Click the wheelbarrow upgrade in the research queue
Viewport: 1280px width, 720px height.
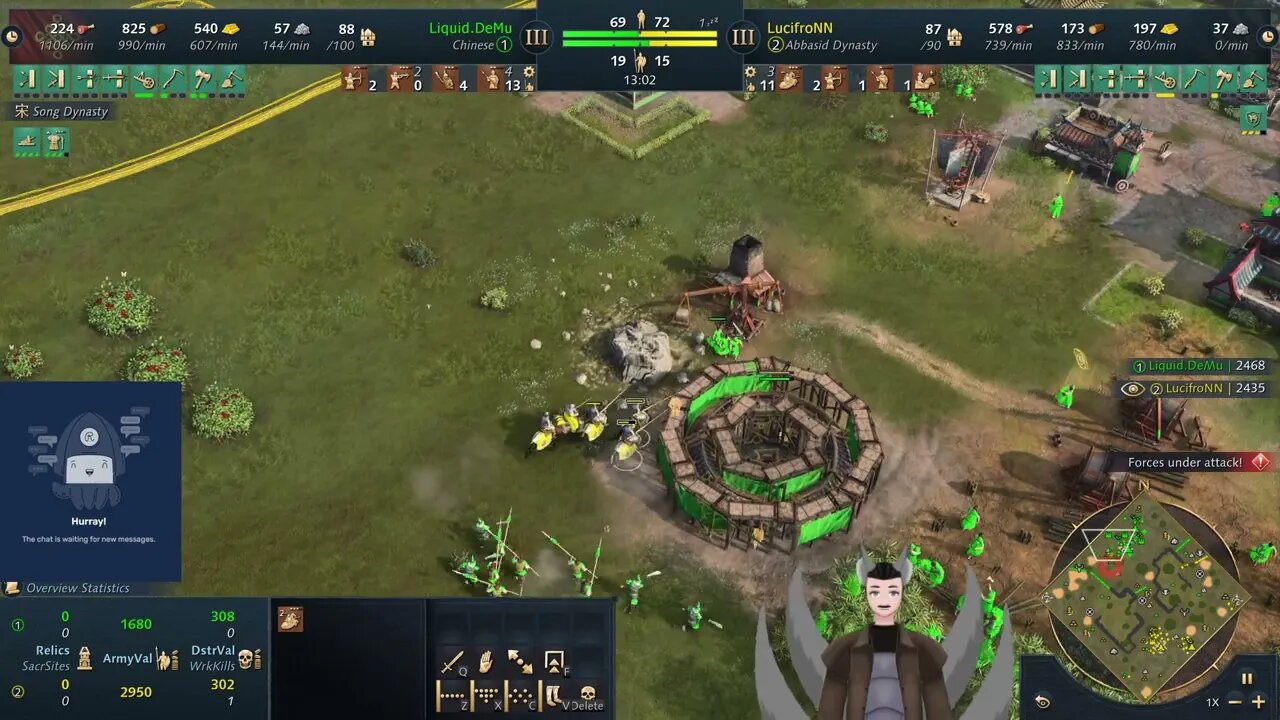[x=144, y=78]
